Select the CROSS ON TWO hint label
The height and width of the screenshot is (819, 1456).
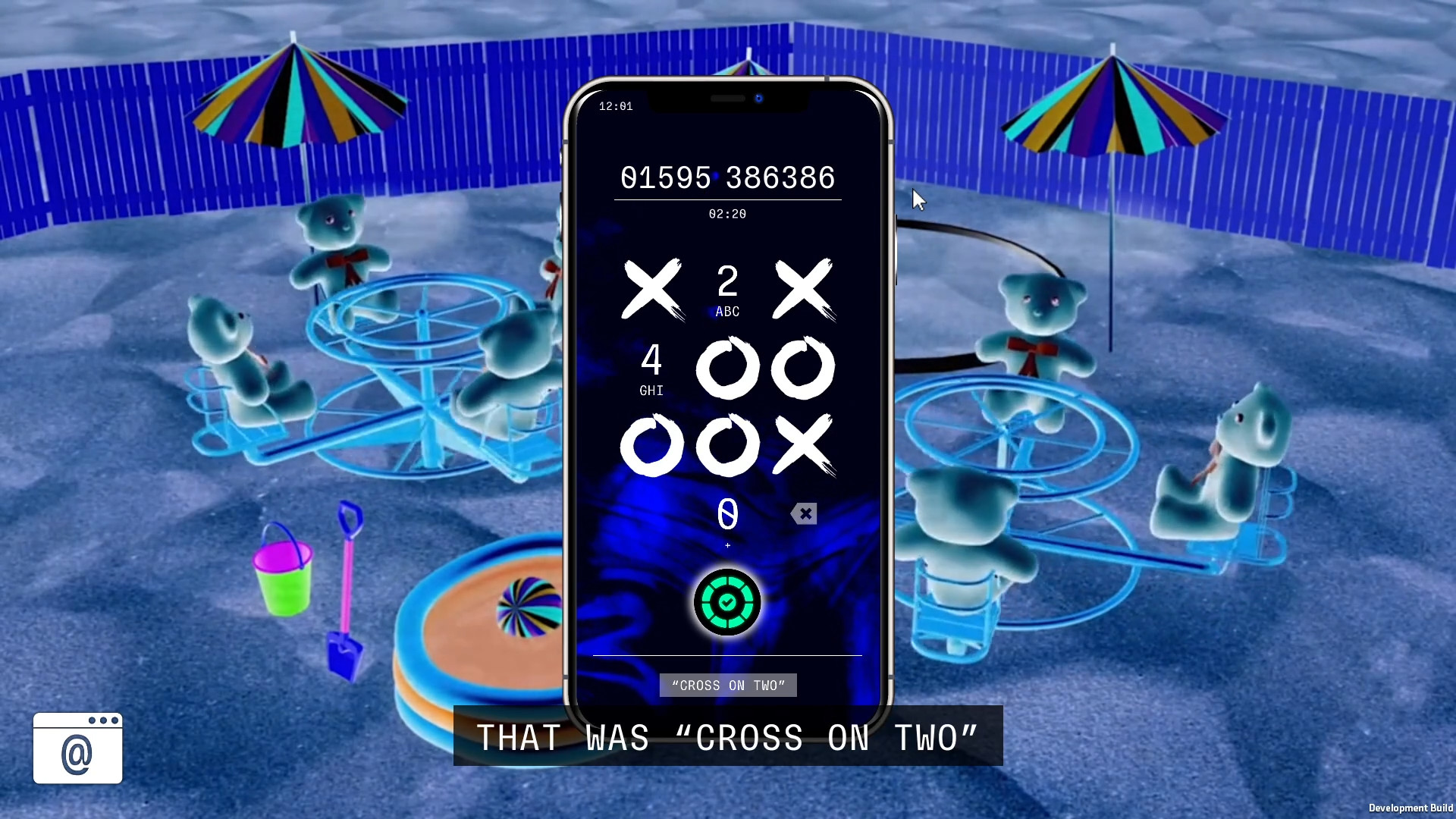(726, 685)
